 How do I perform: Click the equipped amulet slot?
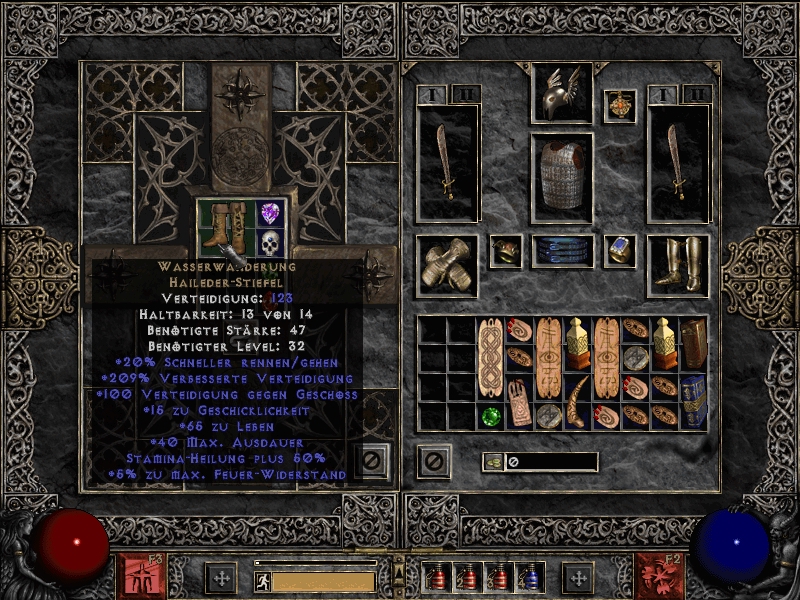click(x=620, y=105)
